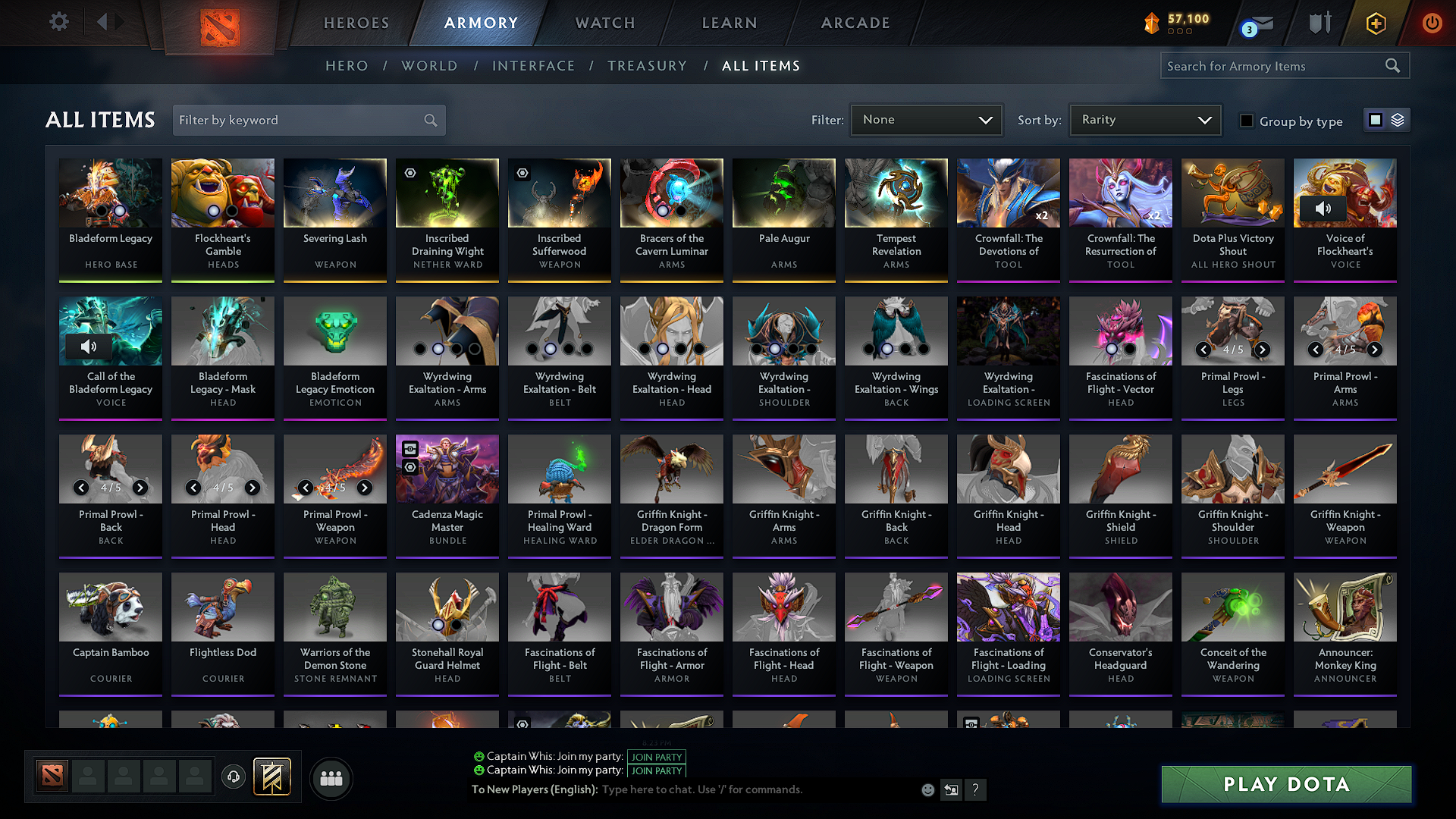Open the Dota Plus shield-and-sword icon

click(x=1319, y=23)
